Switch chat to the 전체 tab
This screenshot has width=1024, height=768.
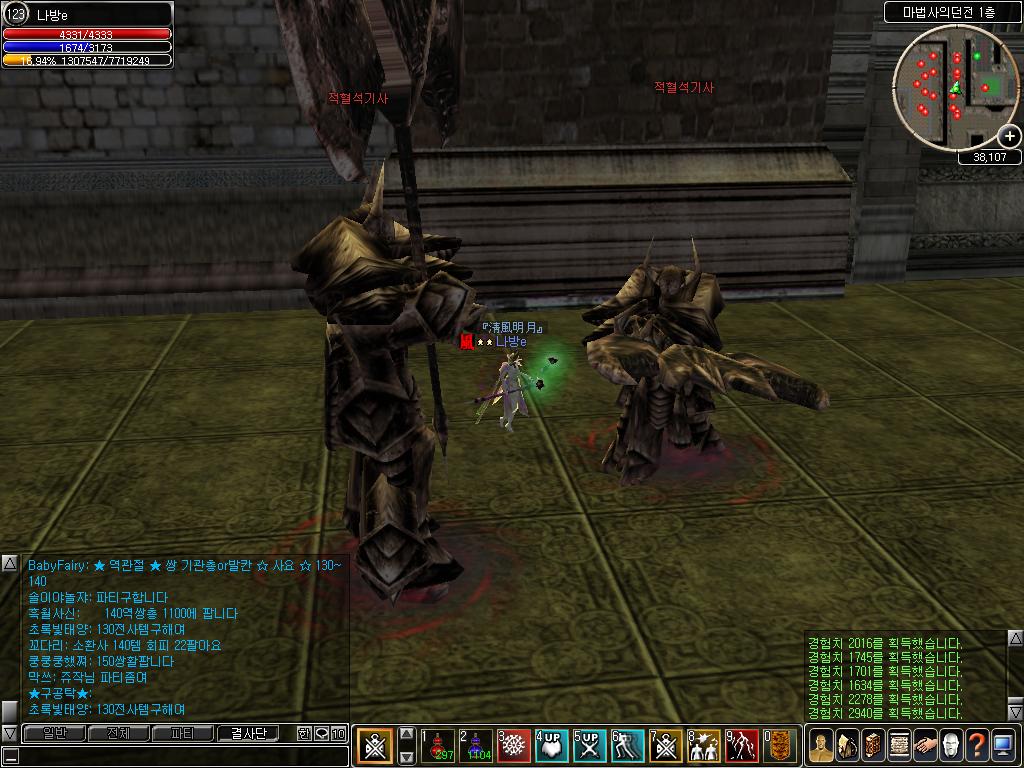tap(118, 733)
